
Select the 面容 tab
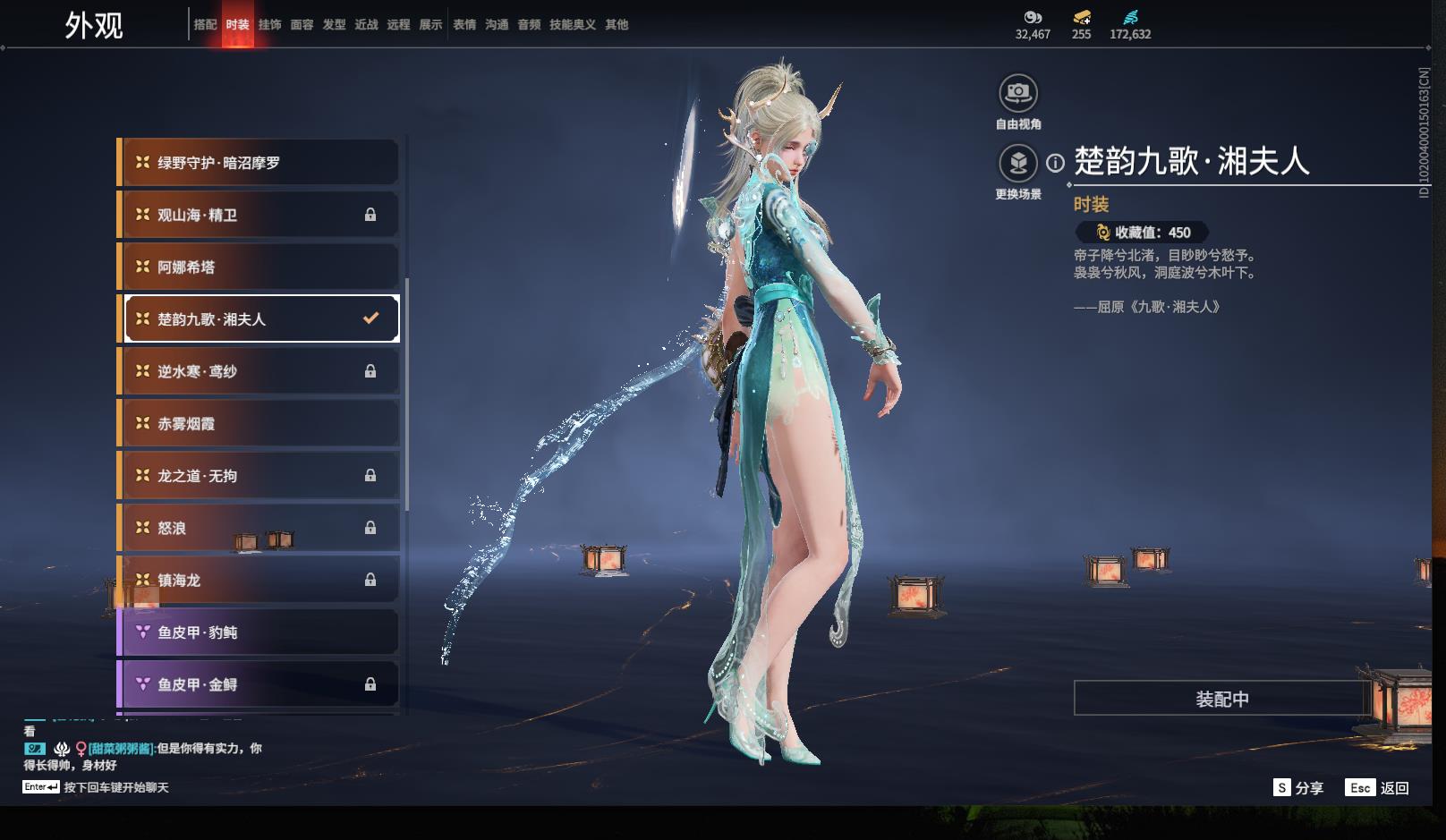(x=302, y=25)
